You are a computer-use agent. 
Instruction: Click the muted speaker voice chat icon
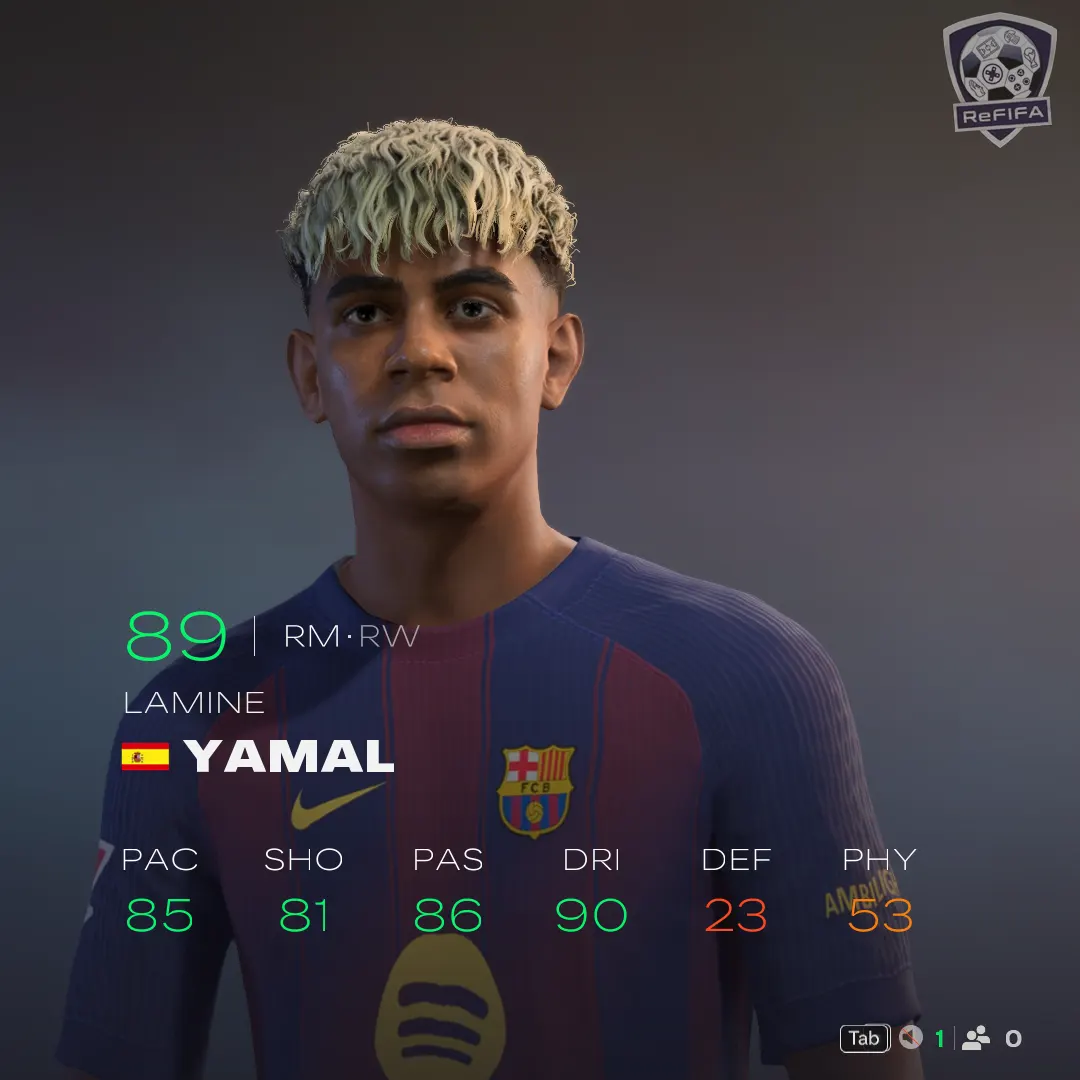910,1038
